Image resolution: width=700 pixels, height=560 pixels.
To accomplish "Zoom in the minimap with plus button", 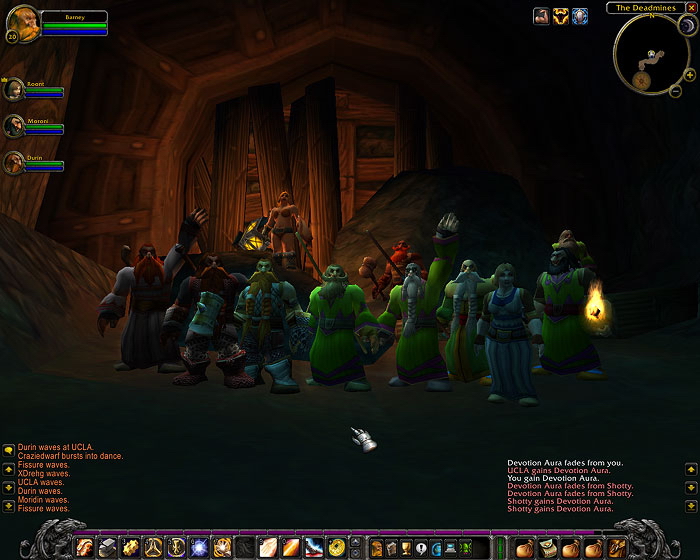I will 690,75.
